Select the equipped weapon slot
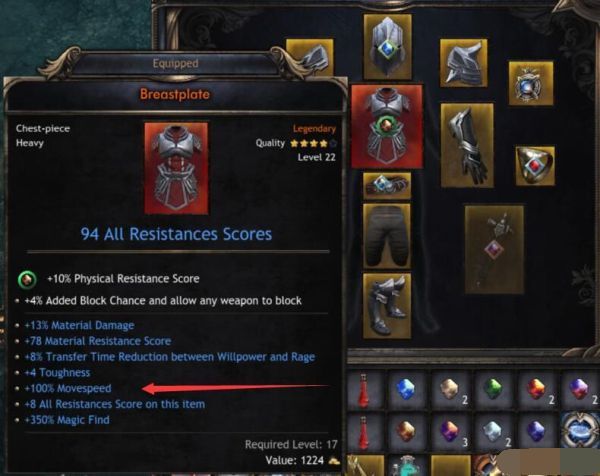Image resolution: width=600 pixels, height=476 pixels. [494, 249]
